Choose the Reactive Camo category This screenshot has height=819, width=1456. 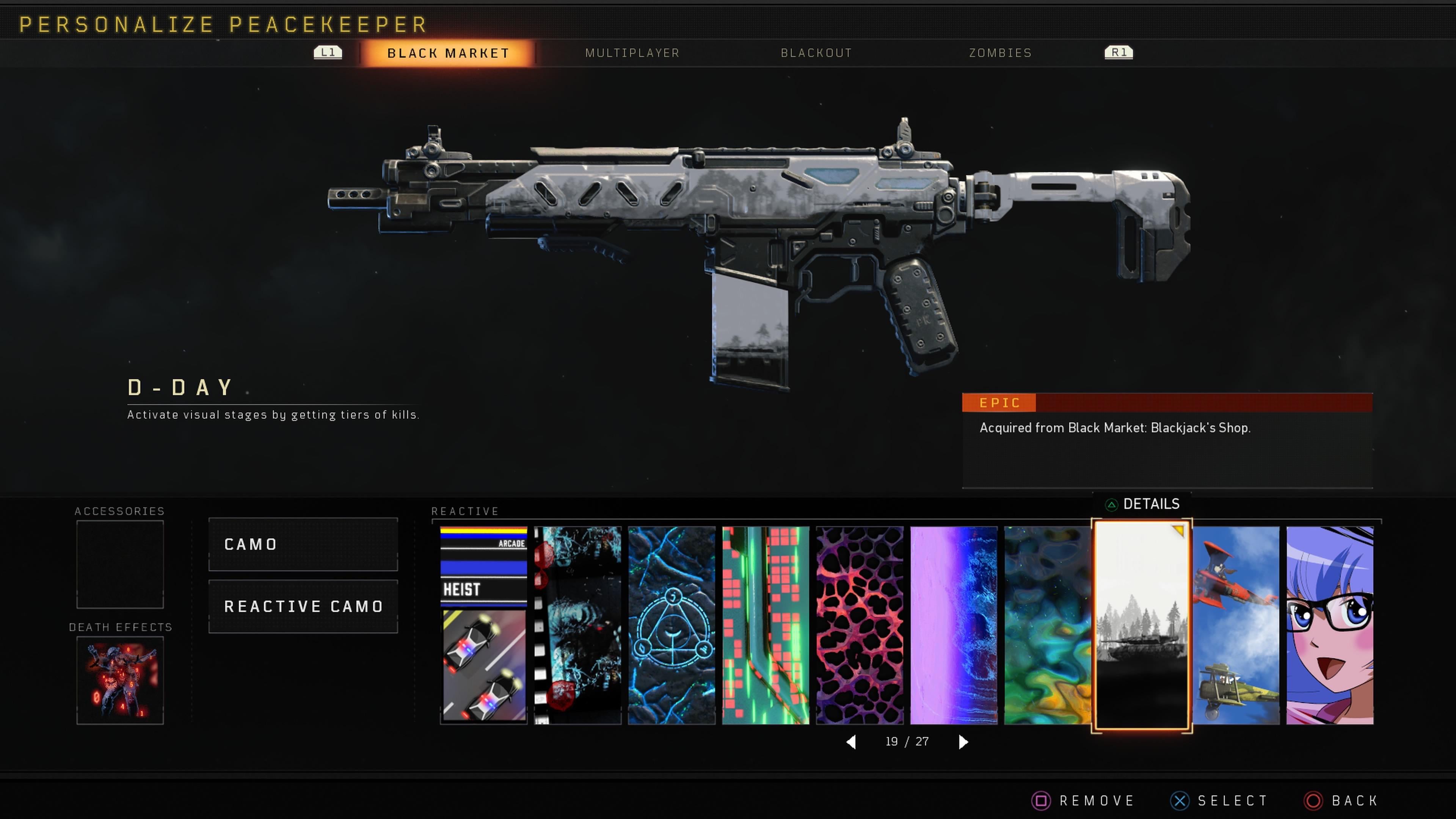click(303, 607)
